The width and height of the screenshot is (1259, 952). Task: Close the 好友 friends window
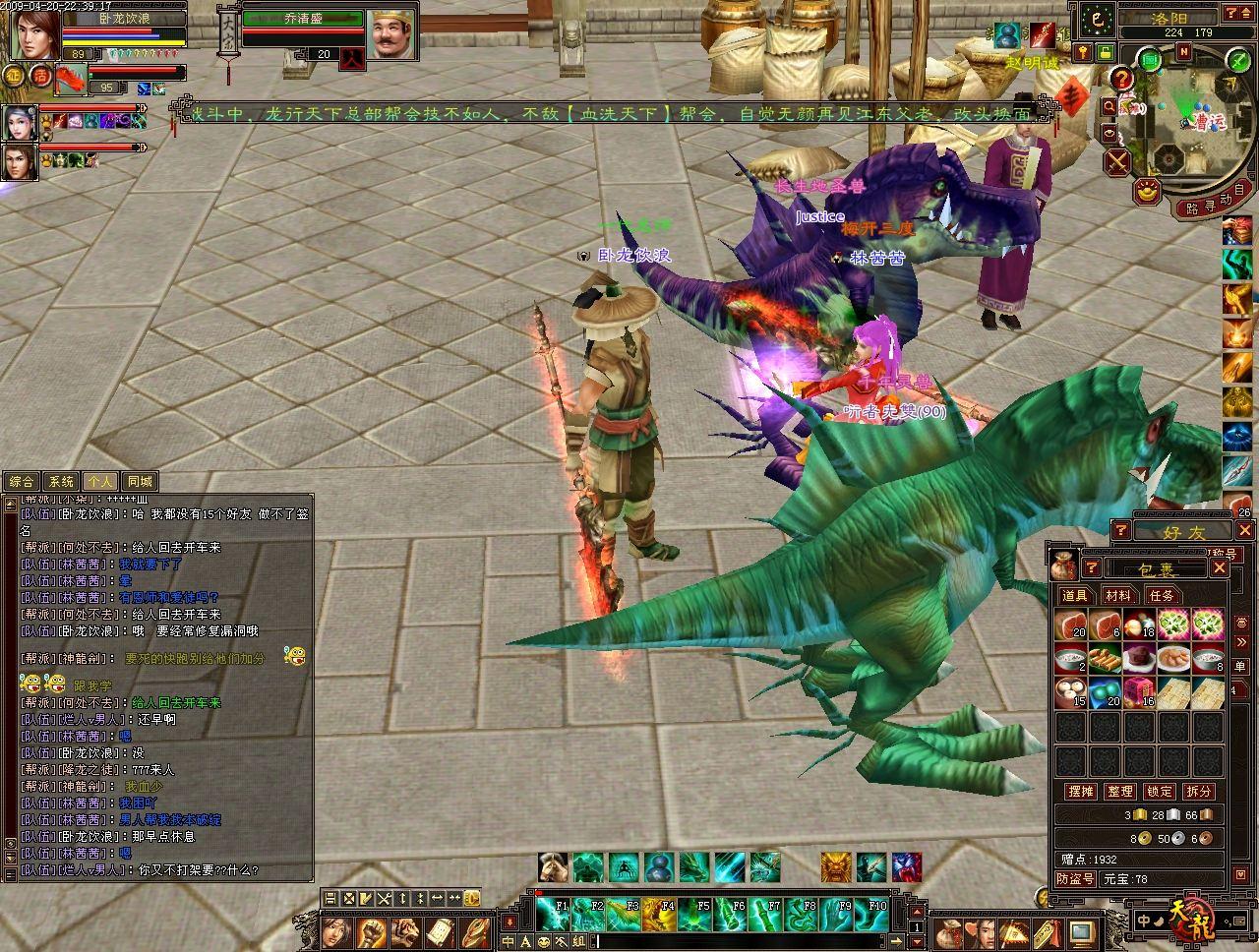pyautogui.click(x=1245, y=531)
